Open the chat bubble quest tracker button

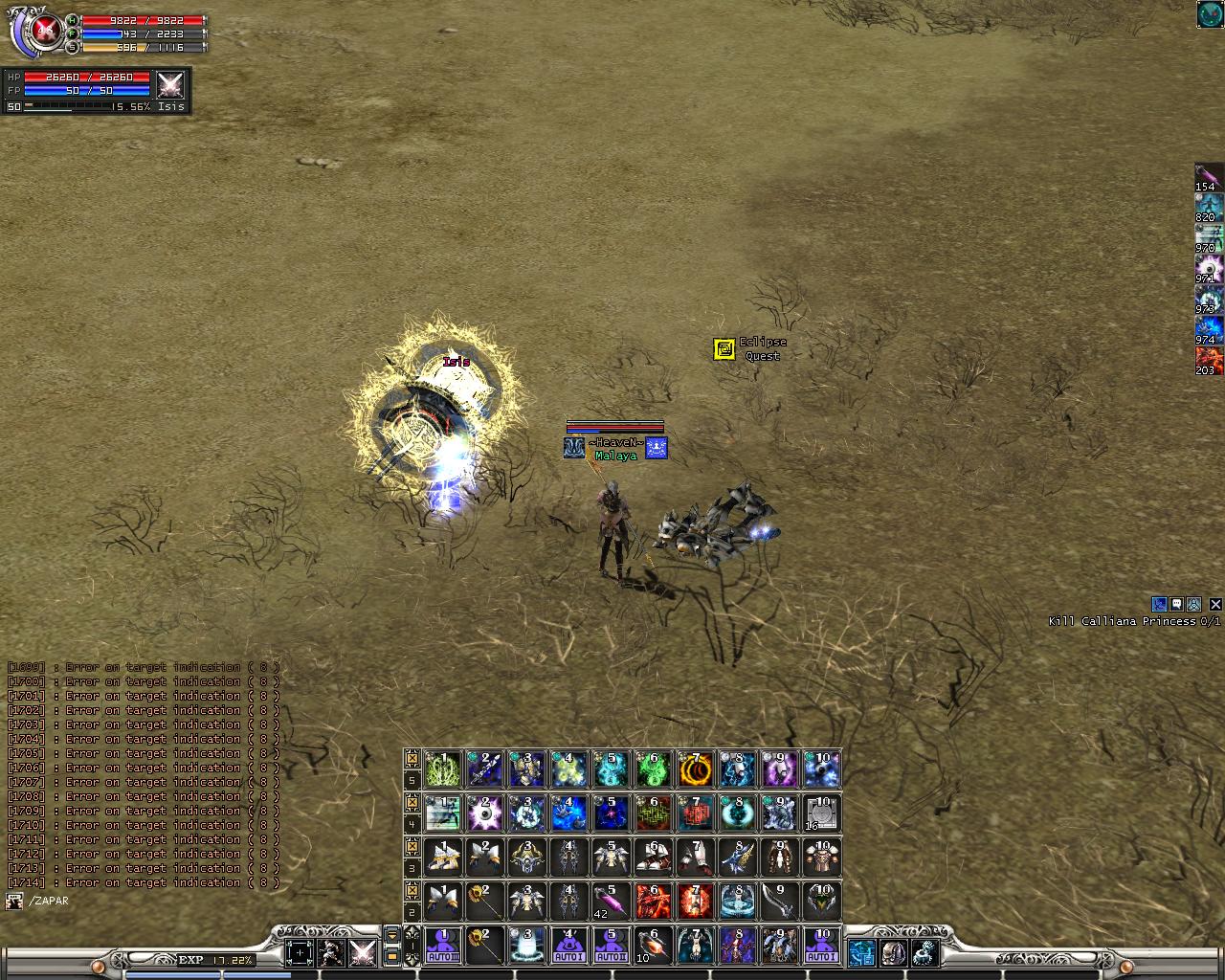1177,604
